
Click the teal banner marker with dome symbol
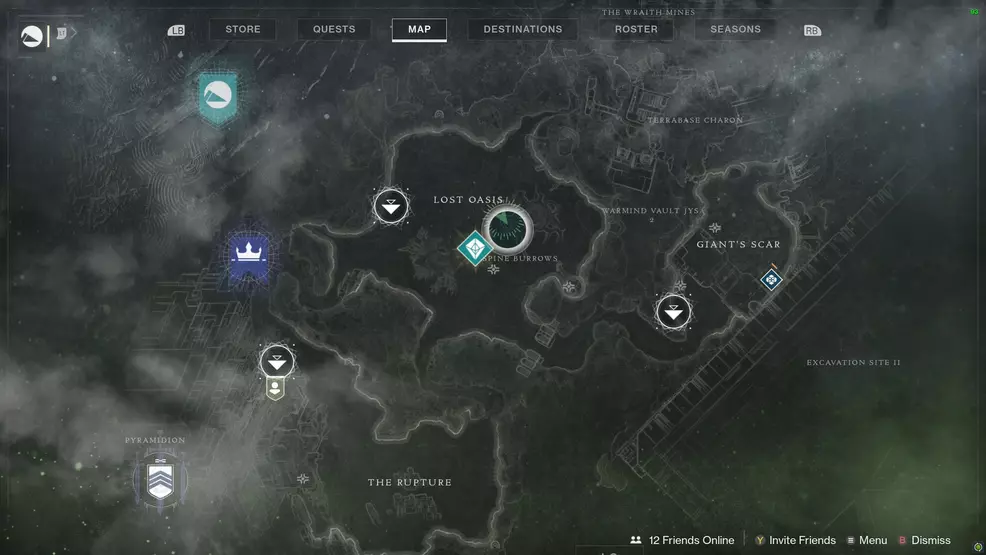click(217, 97)
